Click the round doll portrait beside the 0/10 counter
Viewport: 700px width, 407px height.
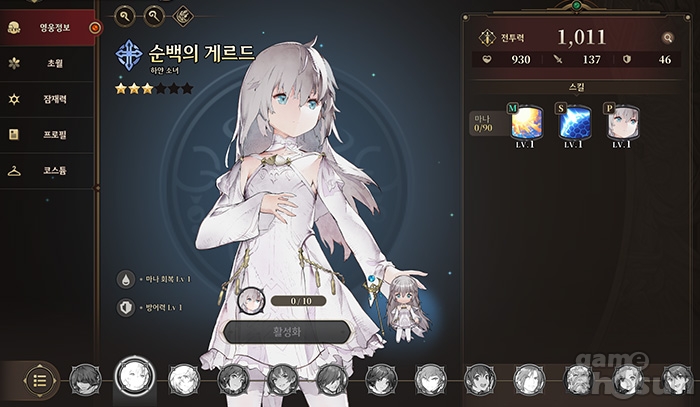tap(252, 299)
